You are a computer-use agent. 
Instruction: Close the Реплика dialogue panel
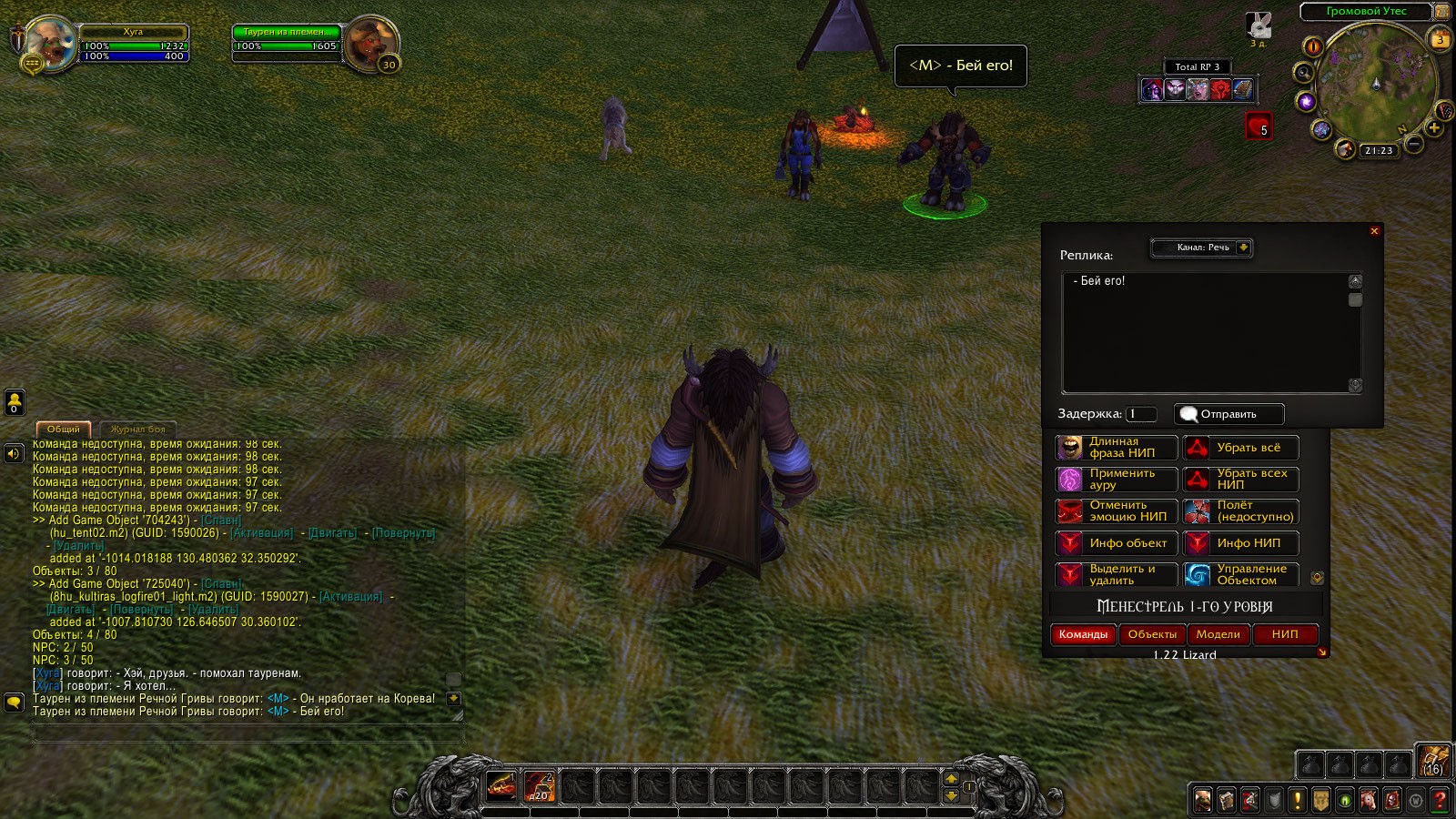(1374, 231)
